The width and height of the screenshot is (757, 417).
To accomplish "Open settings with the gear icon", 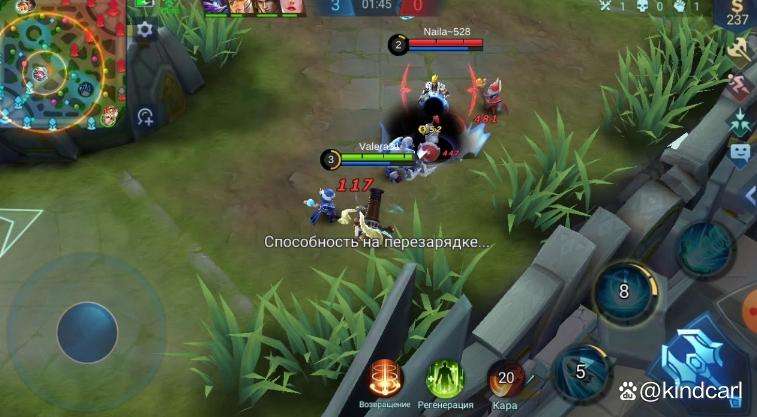I will pos(146,30).
